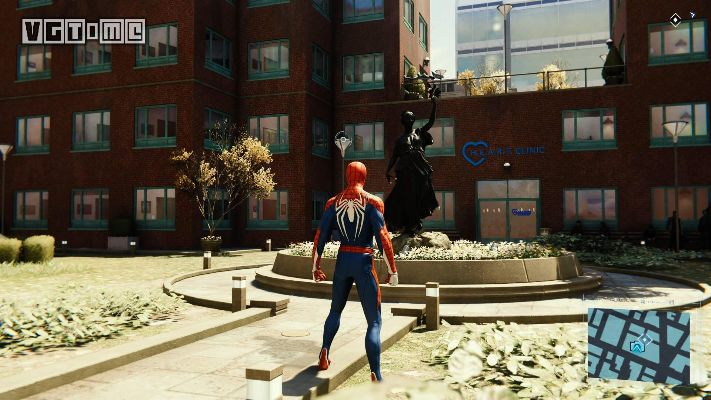Click the white diamond marker on the minimap
The image size is (711, 400).
coord(646,340)
